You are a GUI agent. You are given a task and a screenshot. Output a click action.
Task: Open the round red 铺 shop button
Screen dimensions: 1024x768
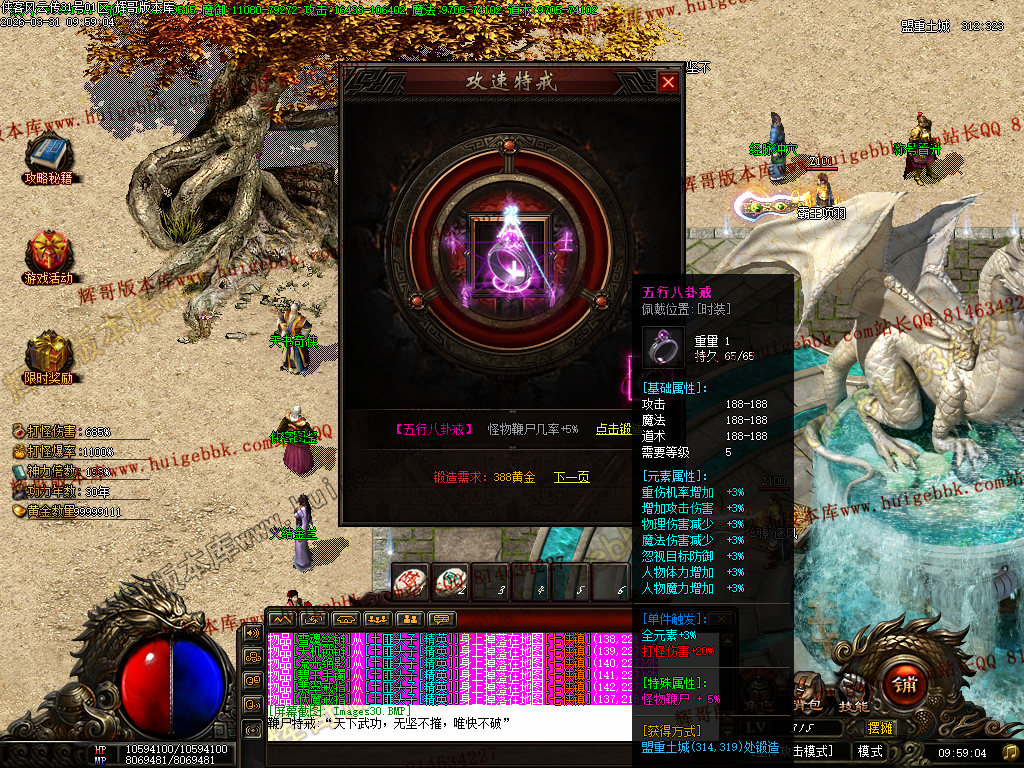[903, 684]
